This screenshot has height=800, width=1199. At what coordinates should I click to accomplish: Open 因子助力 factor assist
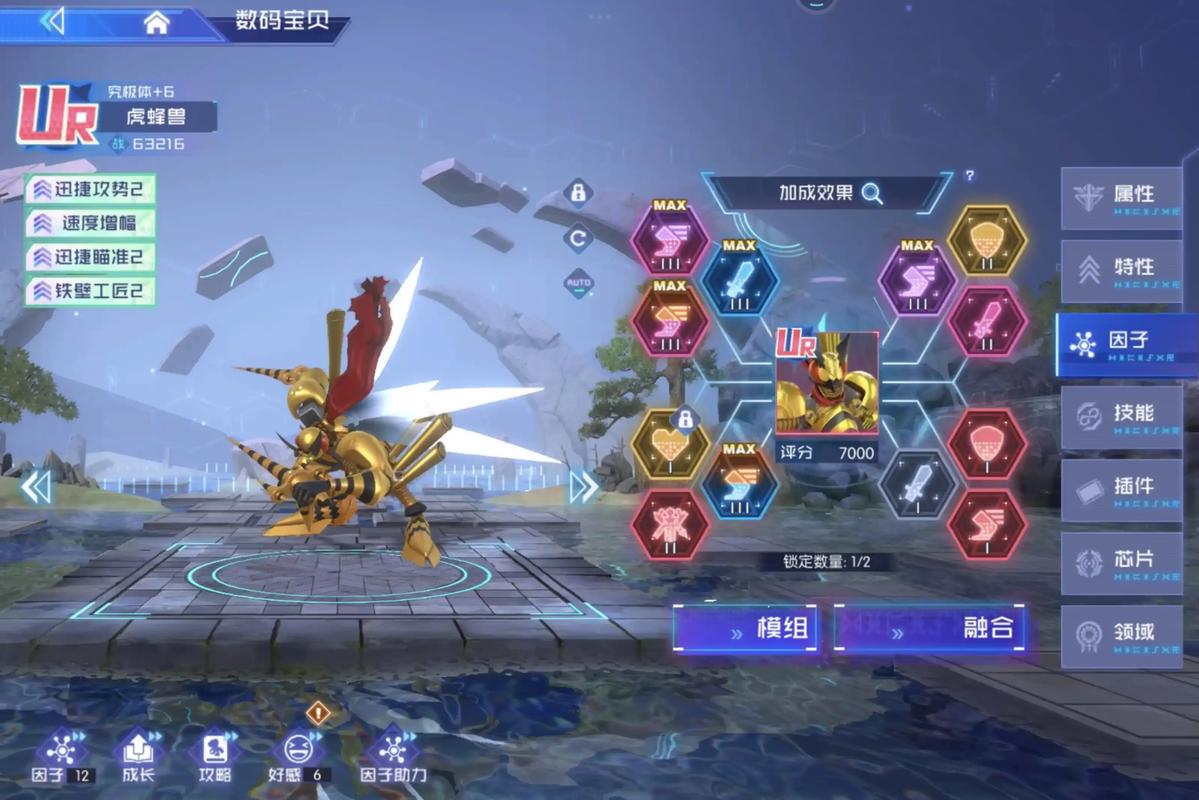(x=393, y=754)
